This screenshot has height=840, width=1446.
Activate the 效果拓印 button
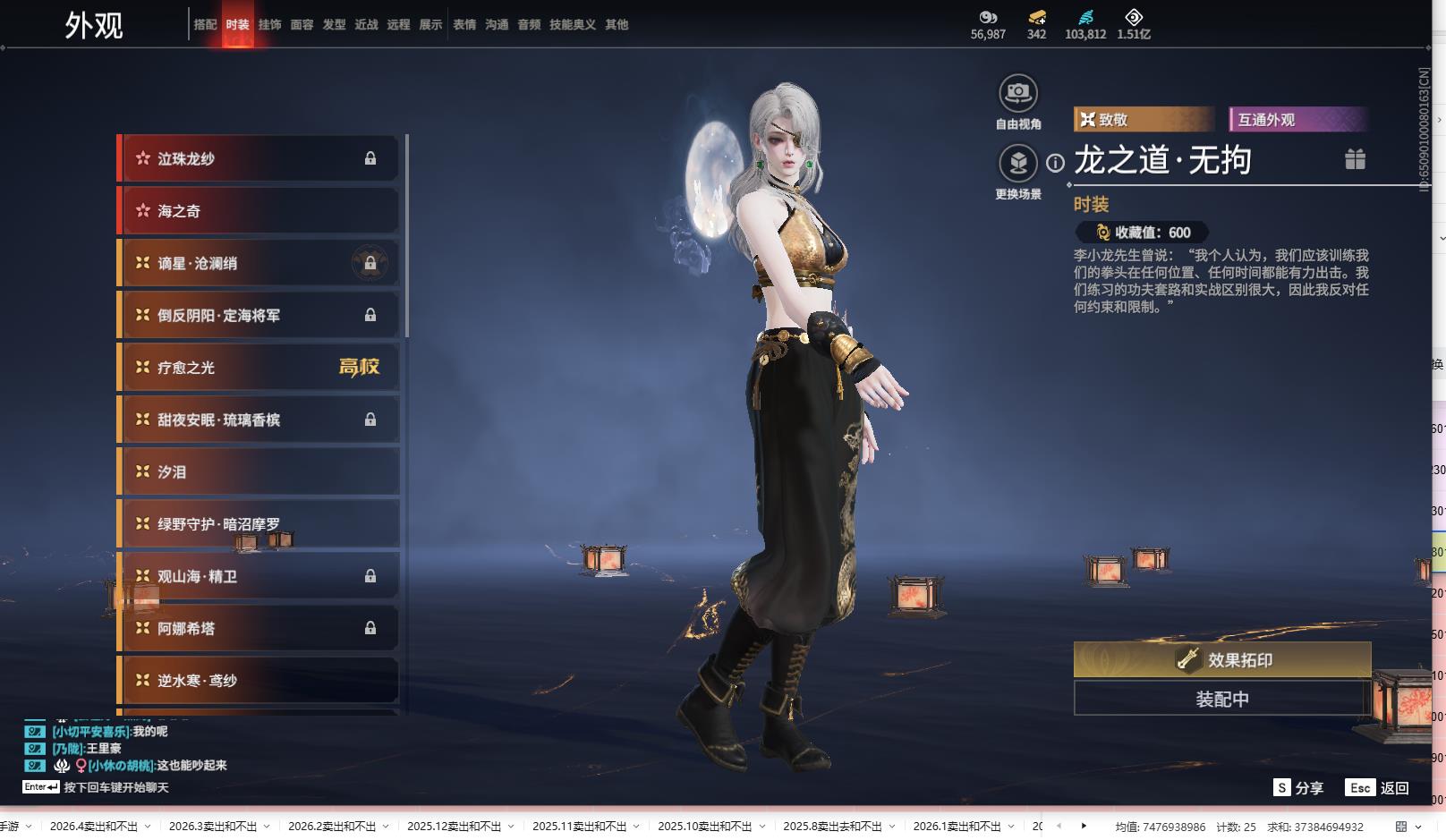[1222, 660]
